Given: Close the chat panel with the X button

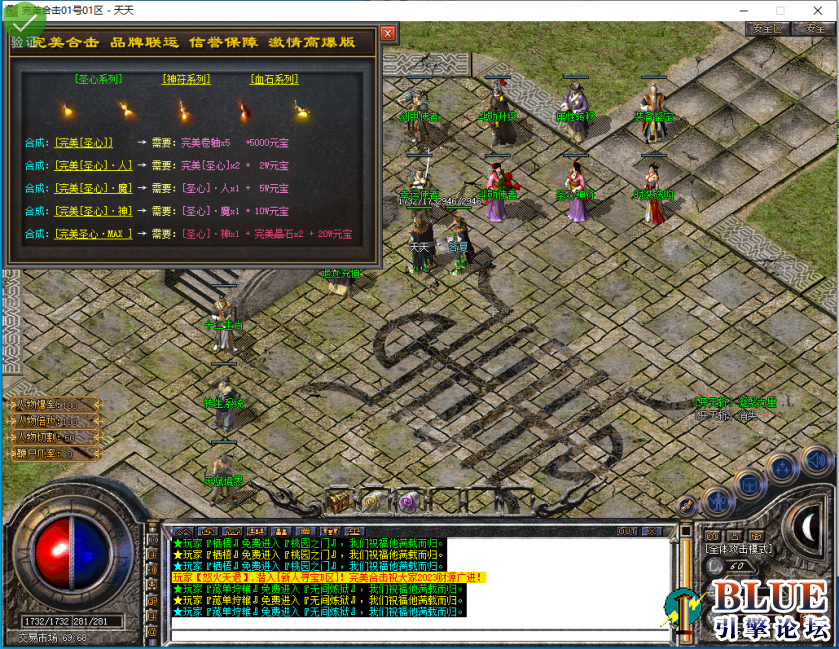Looking at the screenshot, I should 651,531.
